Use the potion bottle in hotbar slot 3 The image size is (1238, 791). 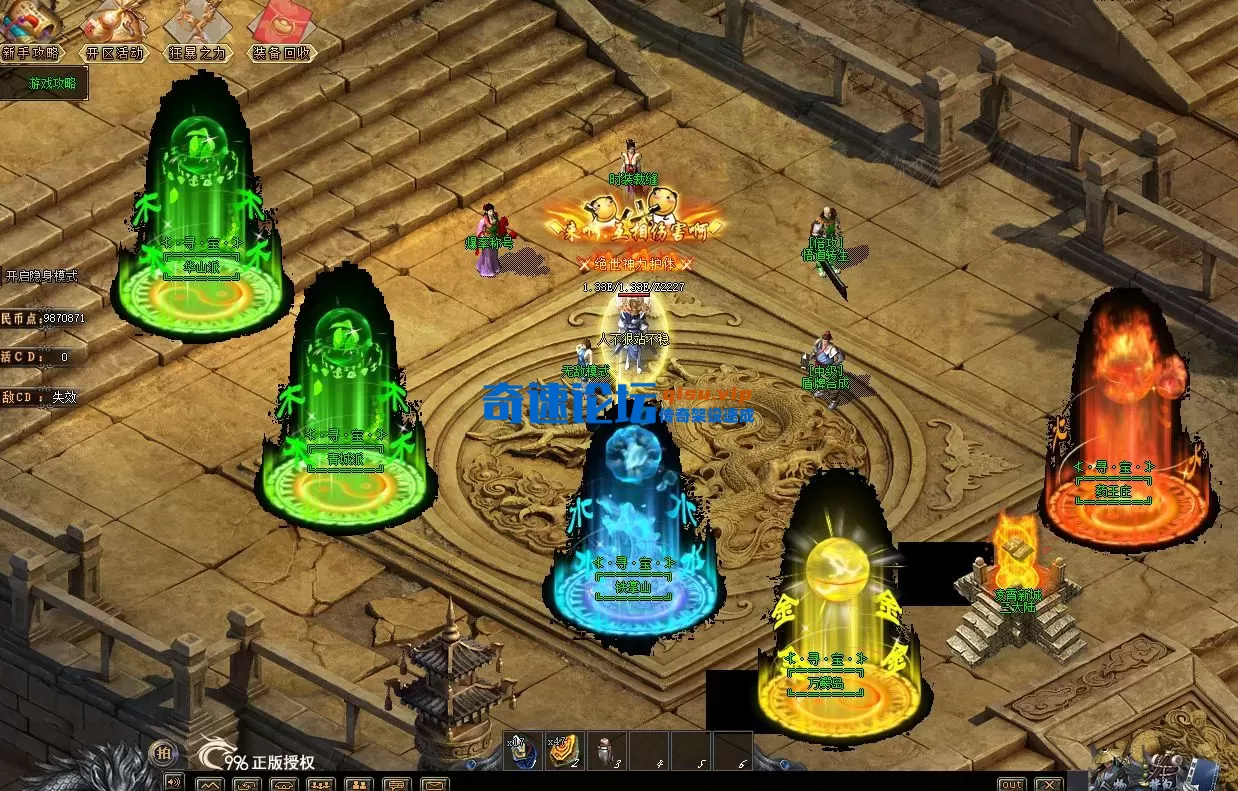pos(605,752)
